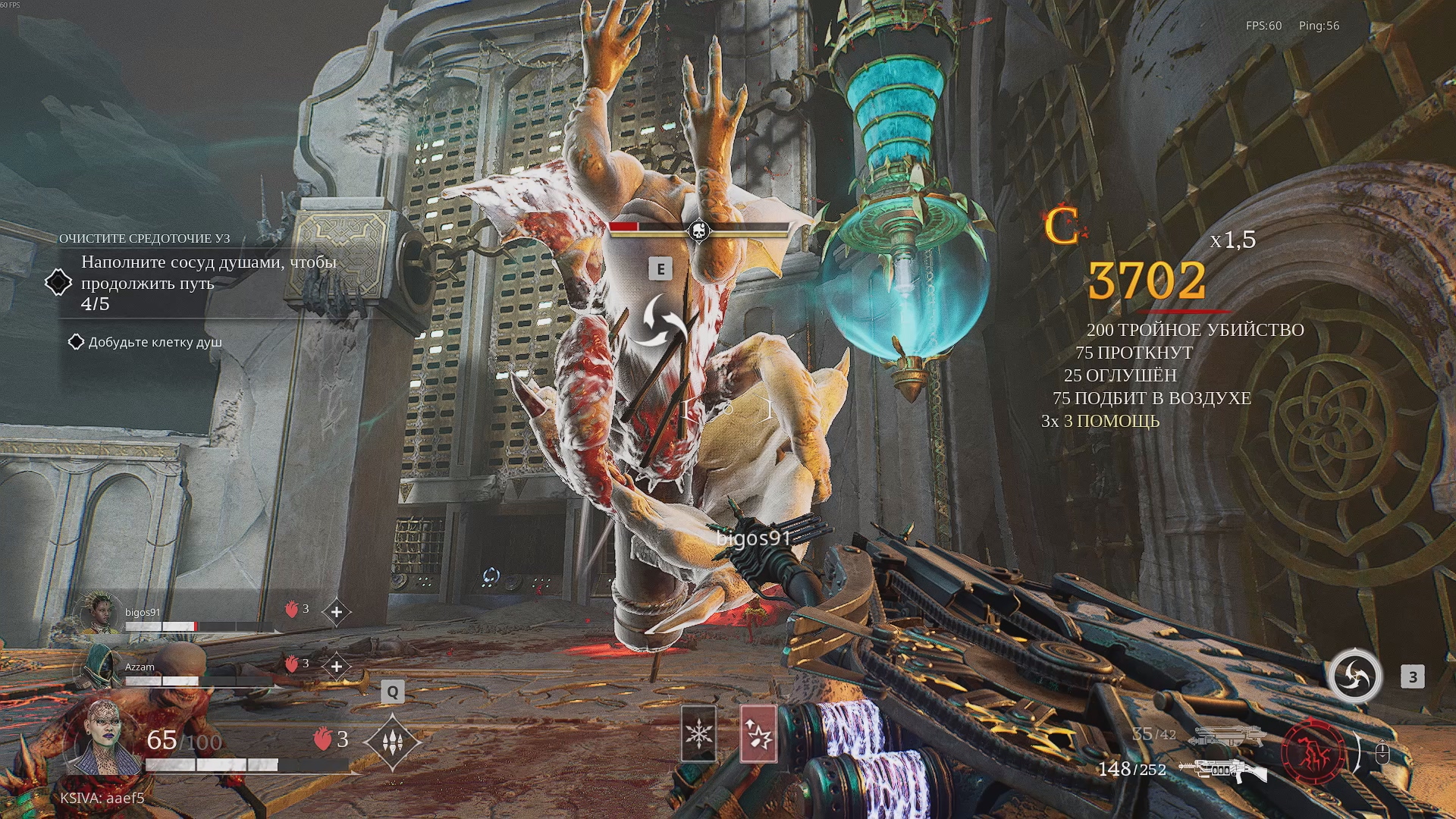Click the plus diamond next to bigos91
1456x819 pixels.
tap(337, 612)
